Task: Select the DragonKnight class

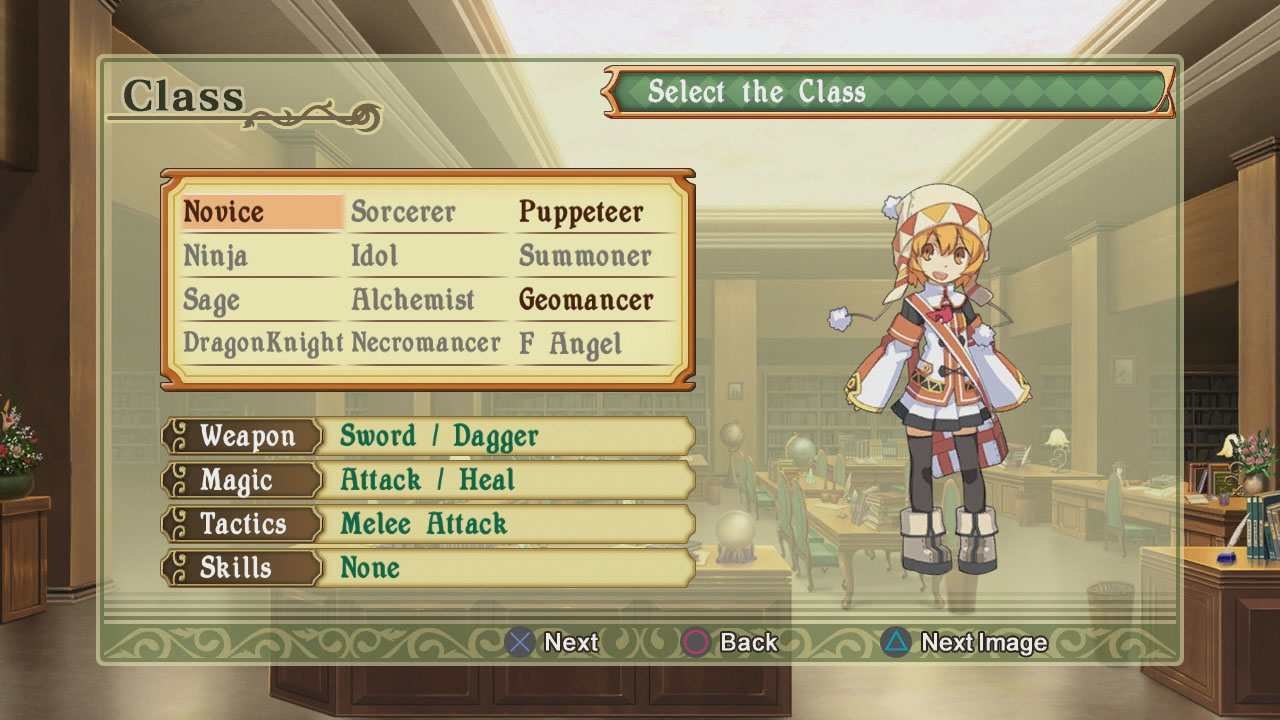Action: pos(263,342)
